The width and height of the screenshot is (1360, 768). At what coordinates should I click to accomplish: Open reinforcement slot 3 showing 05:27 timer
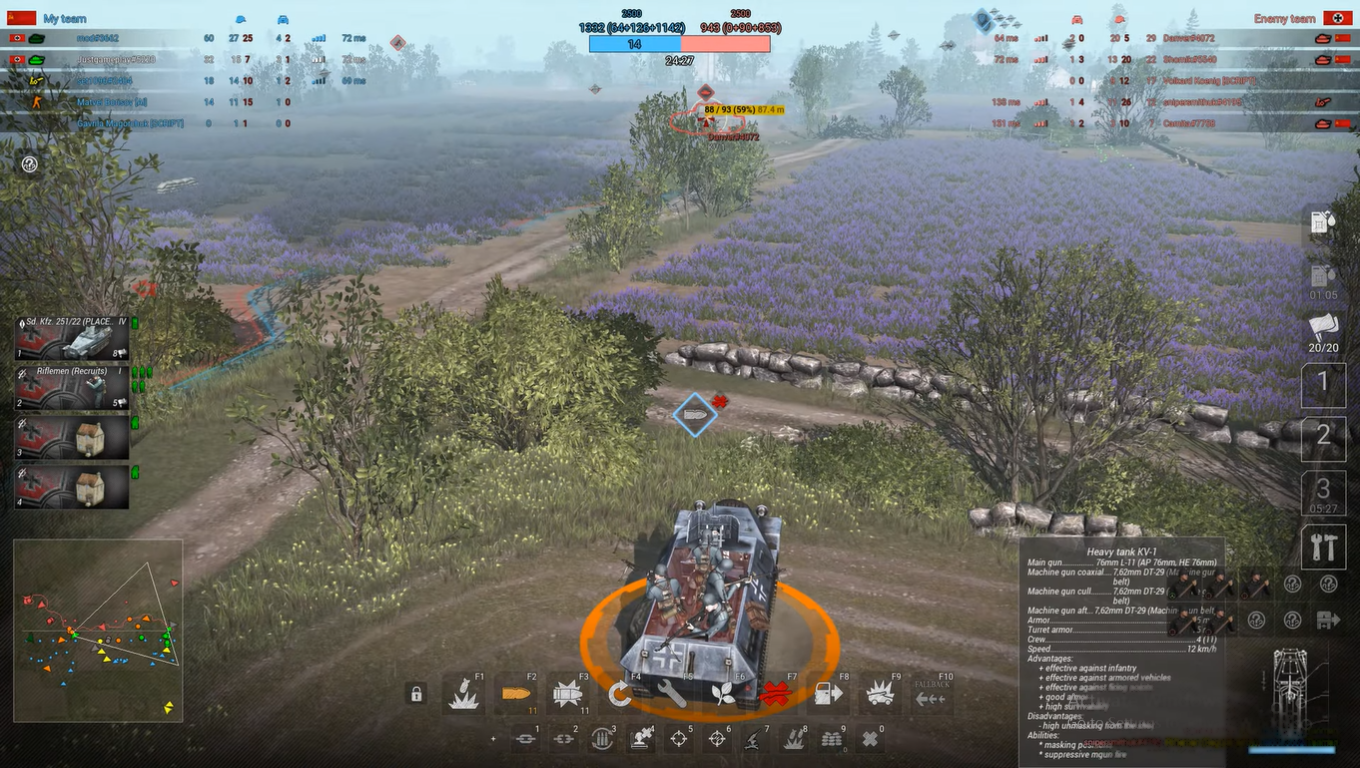(x=1323, y=492)
